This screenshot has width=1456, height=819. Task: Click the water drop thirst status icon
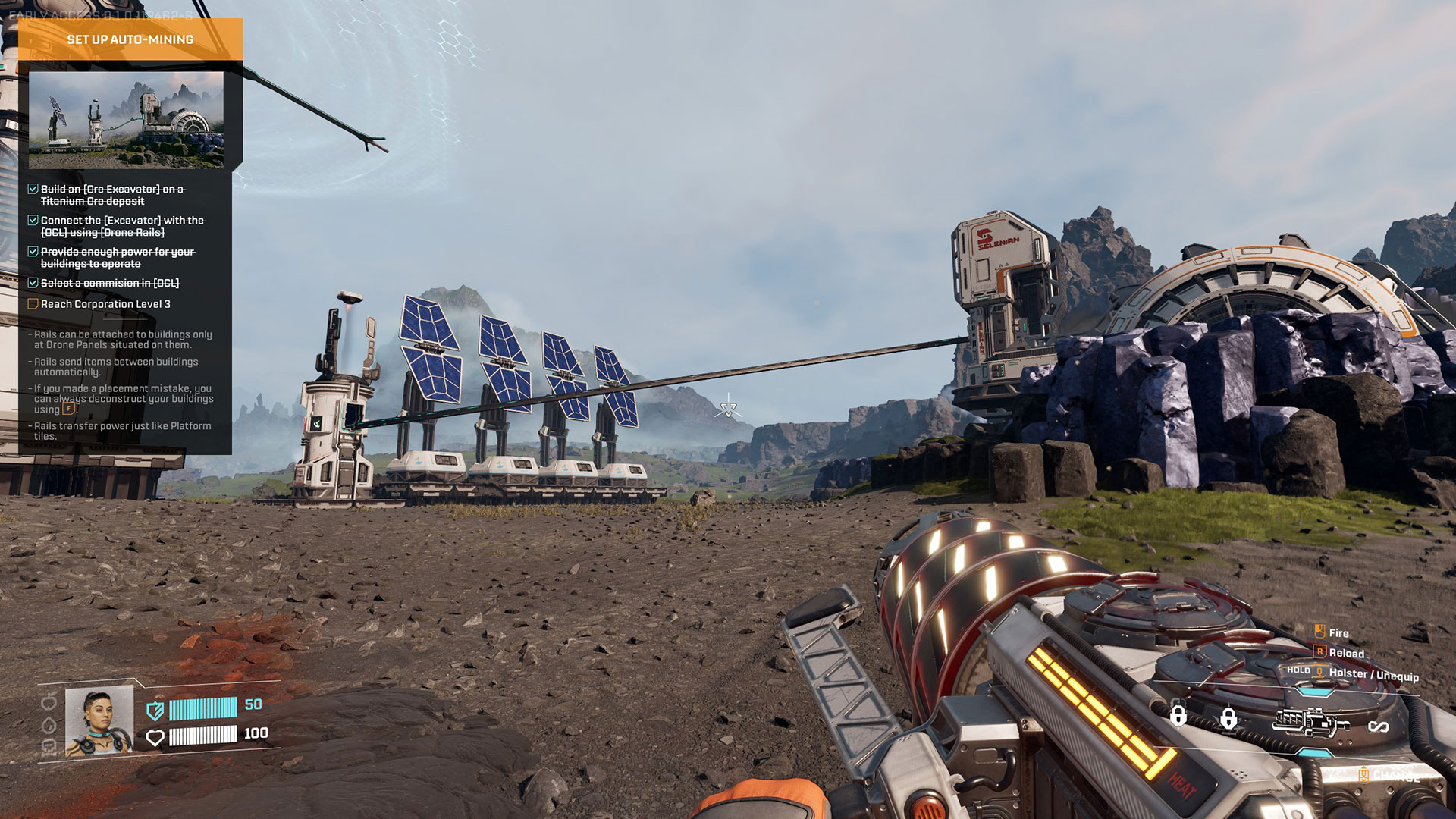coord(49,725)
